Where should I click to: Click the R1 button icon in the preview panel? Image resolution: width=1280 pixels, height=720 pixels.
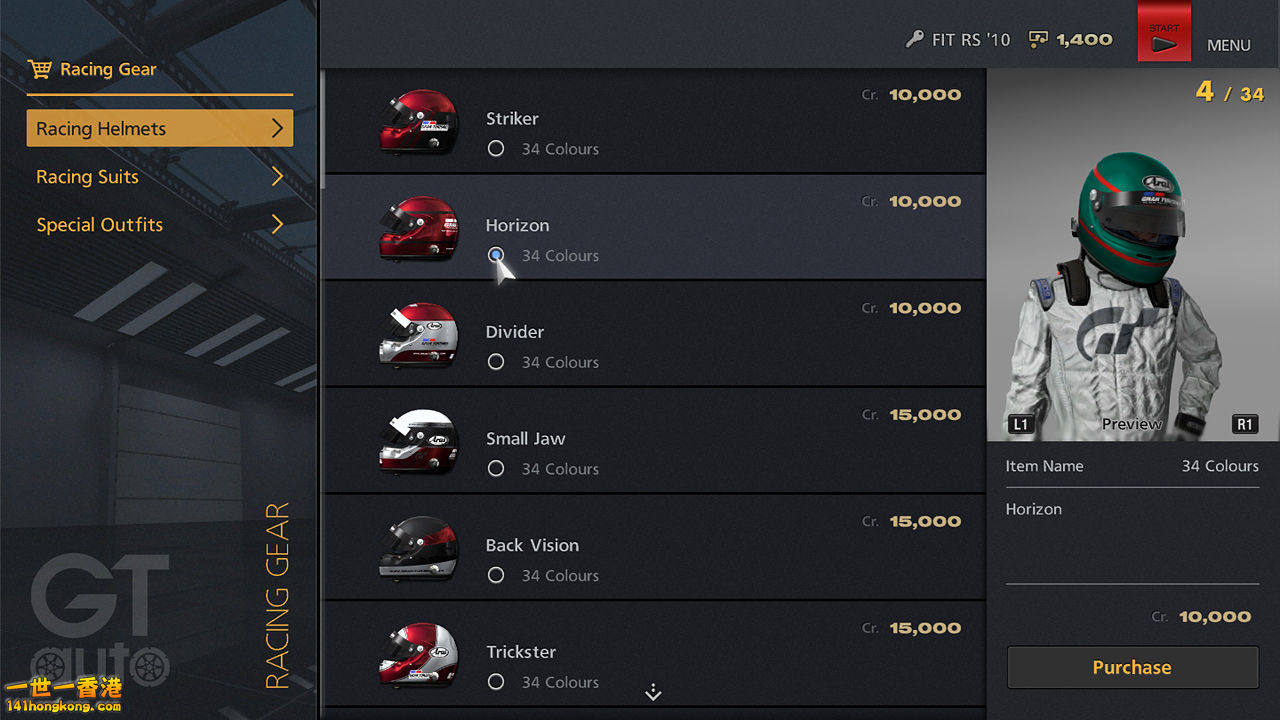click(1244, 424)
